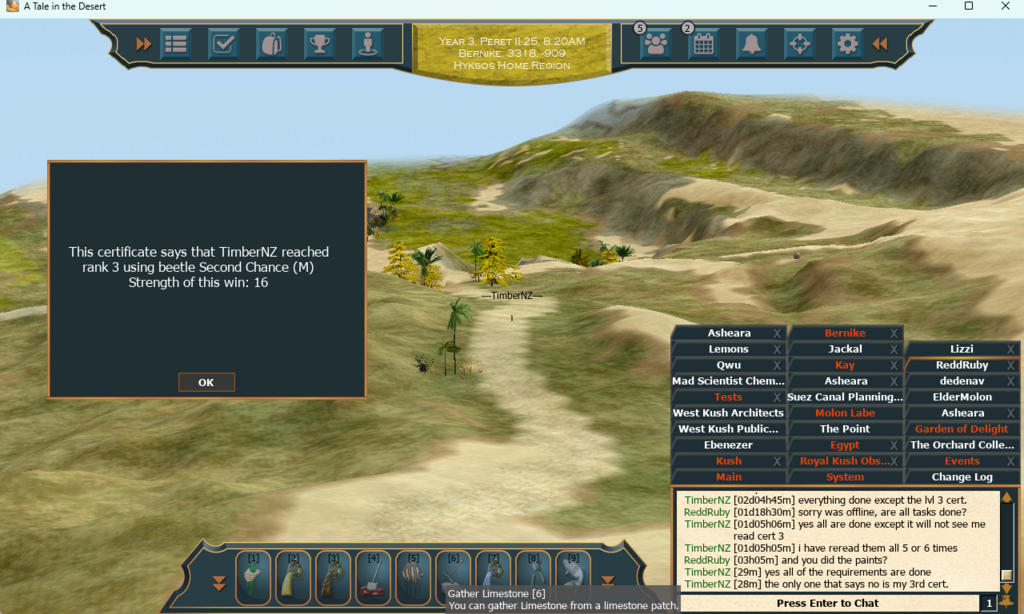The height and width of the screenshot is (614, 1024).
Task: Open the Change Log chat tab
Action: pos(962,477)
